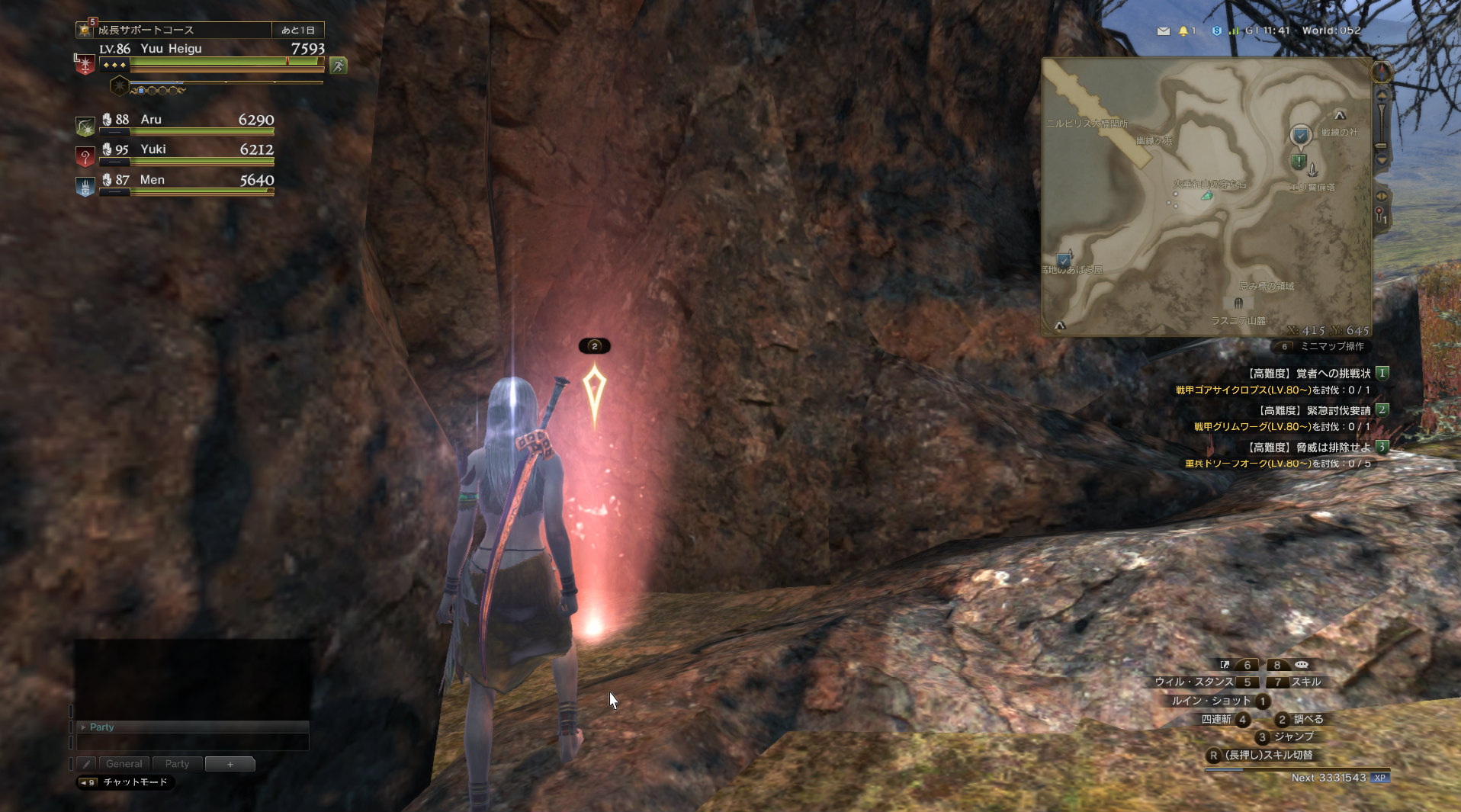This screenshot has width=1461, height=812.
Task: Select party member Aru
Action: coord(175,121)
